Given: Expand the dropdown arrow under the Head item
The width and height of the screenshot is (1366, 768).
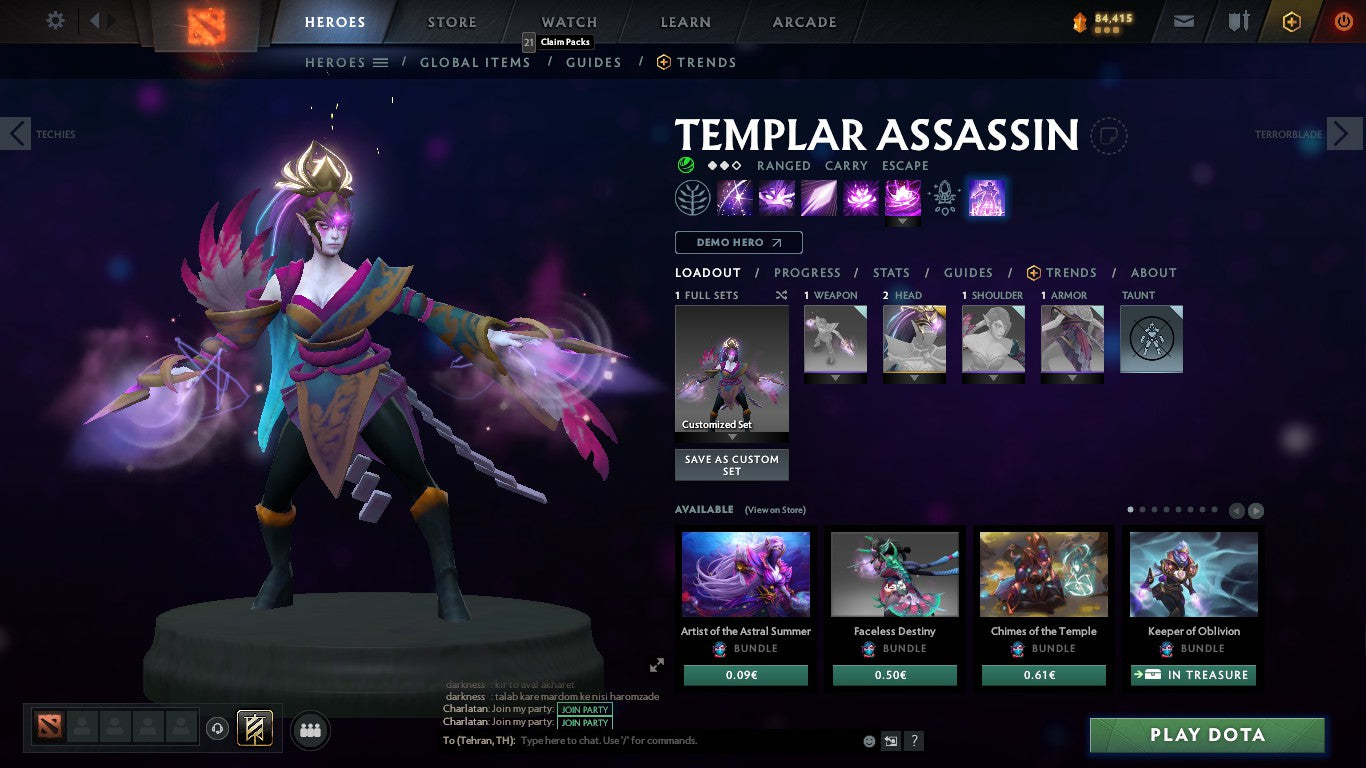Looking at the screenshot, I should (913, 379).
